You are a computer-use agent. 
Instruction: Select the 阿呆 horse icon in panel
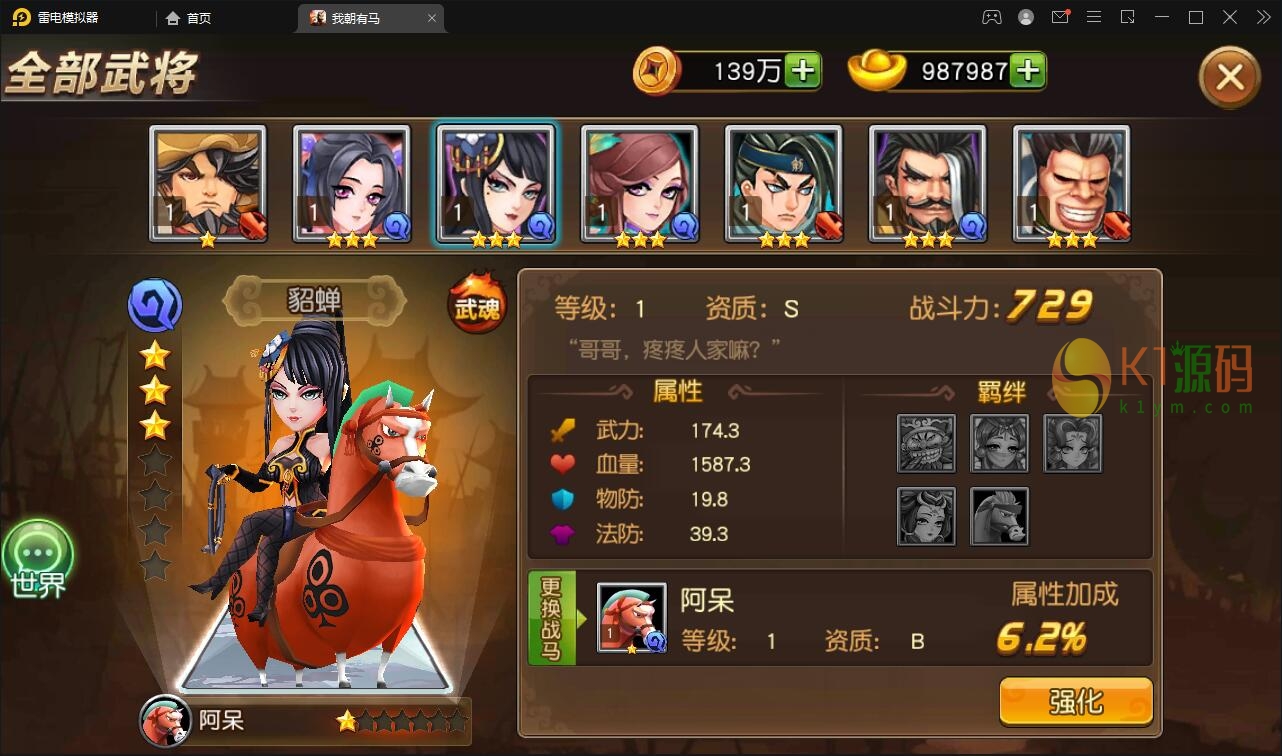pos(631,618)
